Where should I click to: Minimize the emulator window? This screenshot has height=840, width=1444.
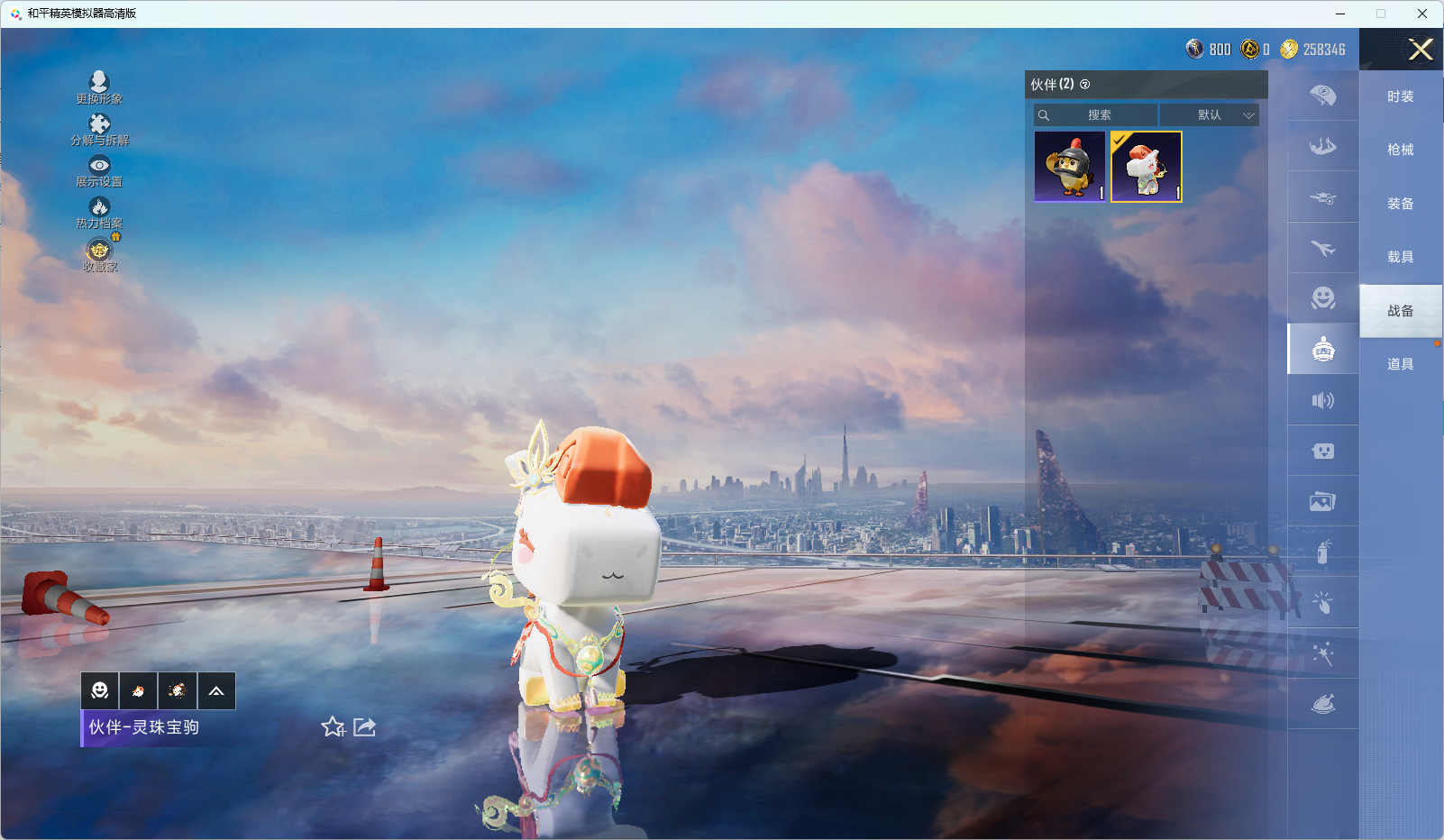pyautogui.click(x=1340, y=14)
